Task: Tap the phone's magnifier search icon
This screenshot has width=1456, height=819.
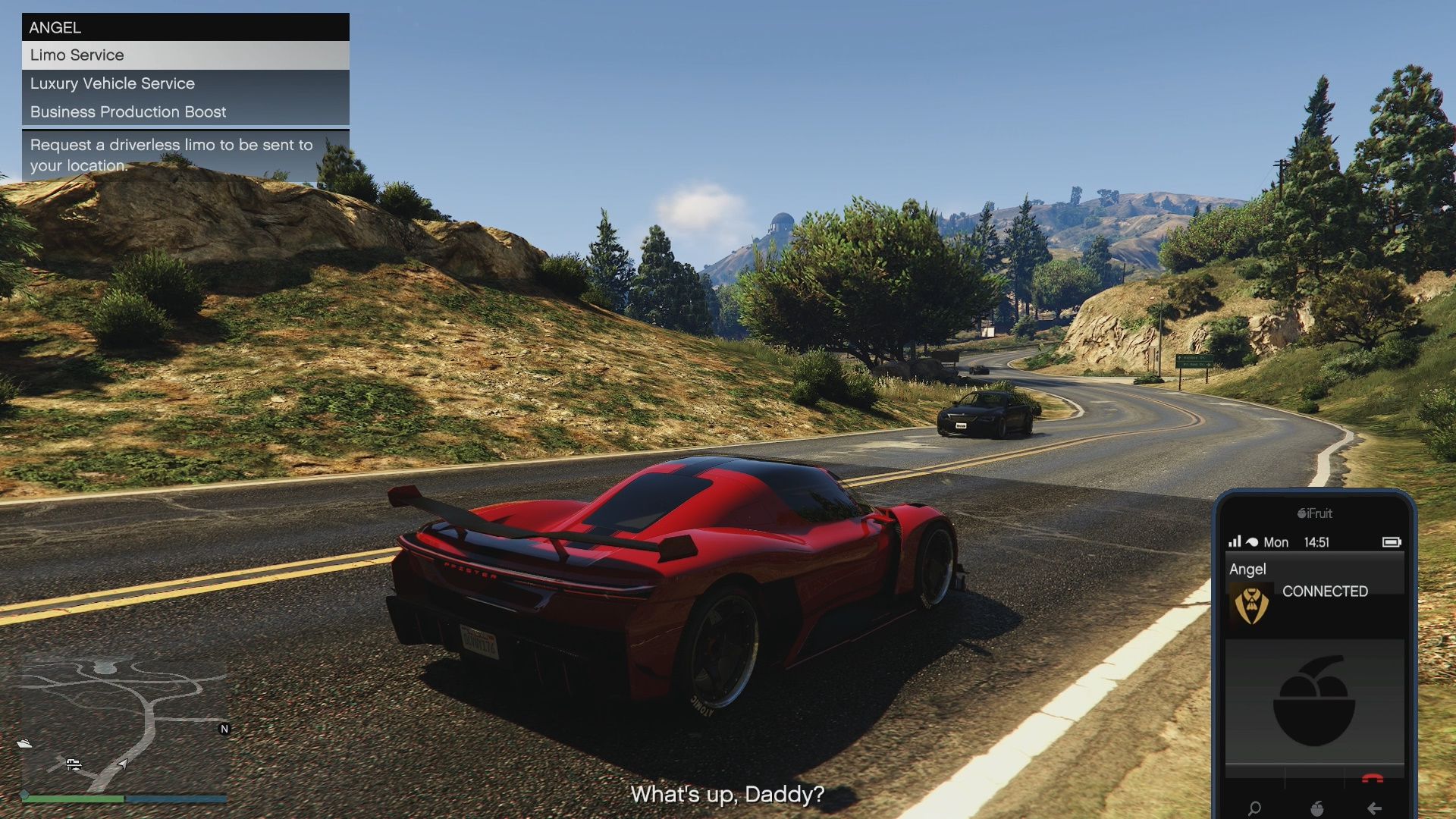Action: (1255, 808)
